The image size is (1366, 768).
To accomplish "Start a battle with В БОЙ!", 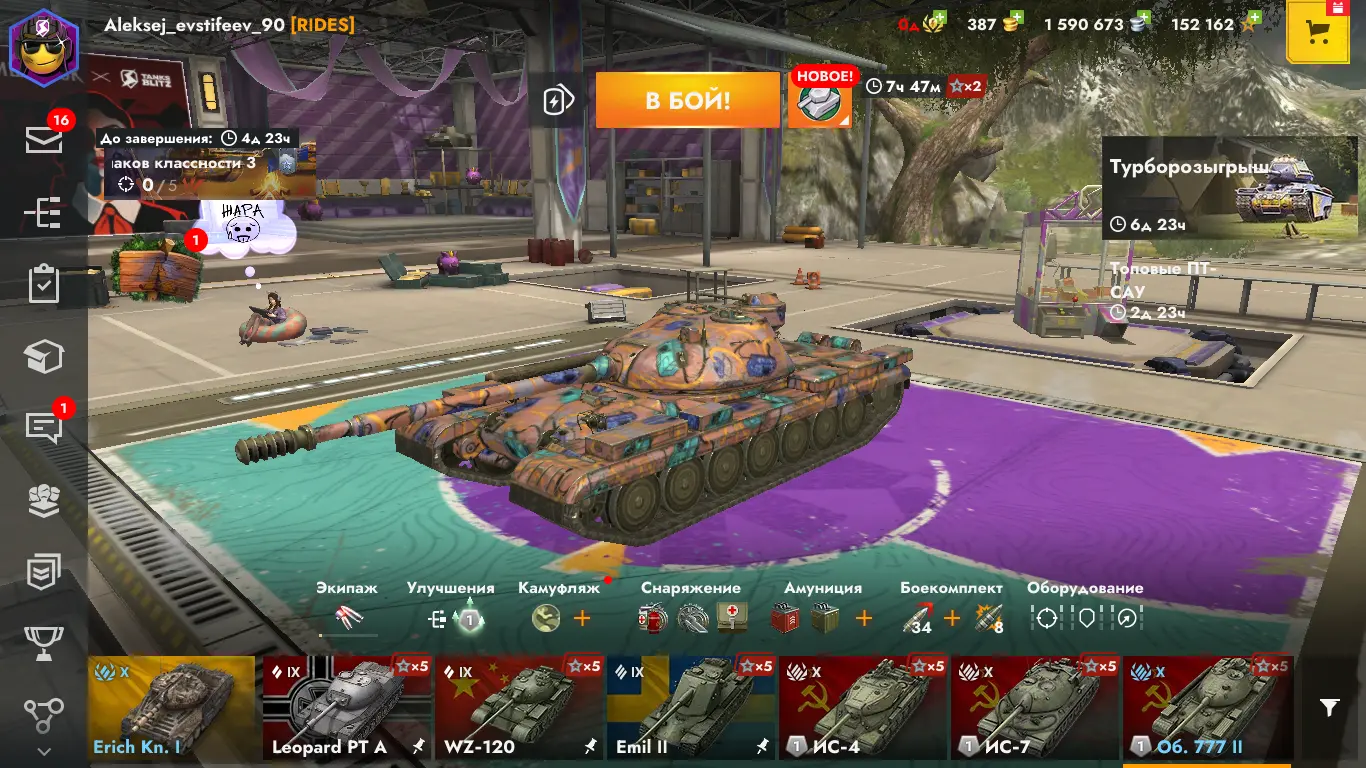I will (687, 100).
